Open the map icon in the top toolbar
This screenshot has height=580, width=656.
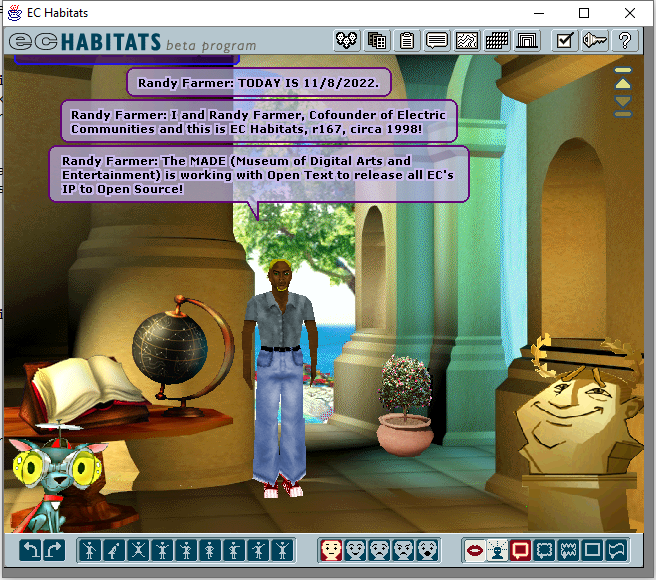[x=467, y=41]
